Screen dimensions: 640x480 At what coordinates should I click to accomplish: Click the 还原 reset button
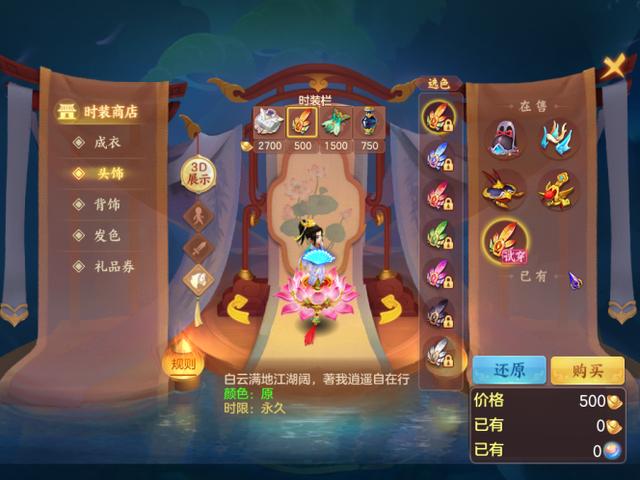509,370
